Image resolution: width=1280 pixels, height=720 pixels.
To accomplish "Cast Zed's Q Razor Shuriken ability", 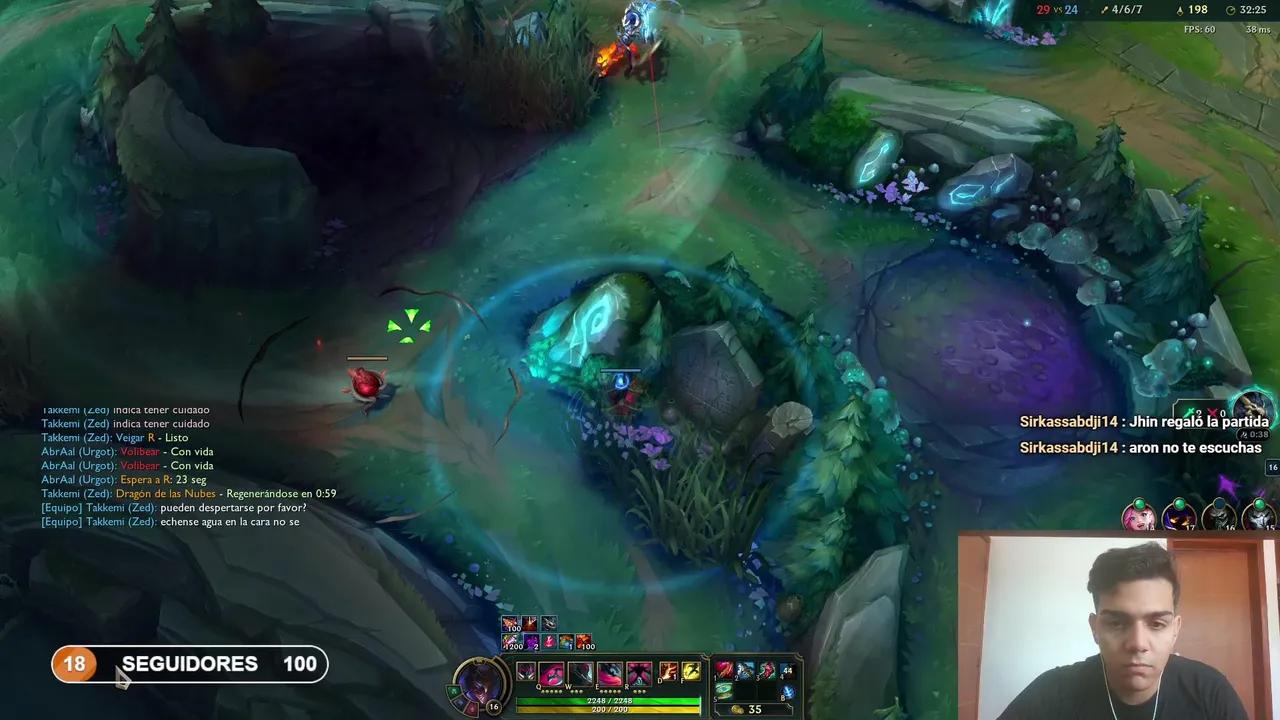I will pos(550,672).
